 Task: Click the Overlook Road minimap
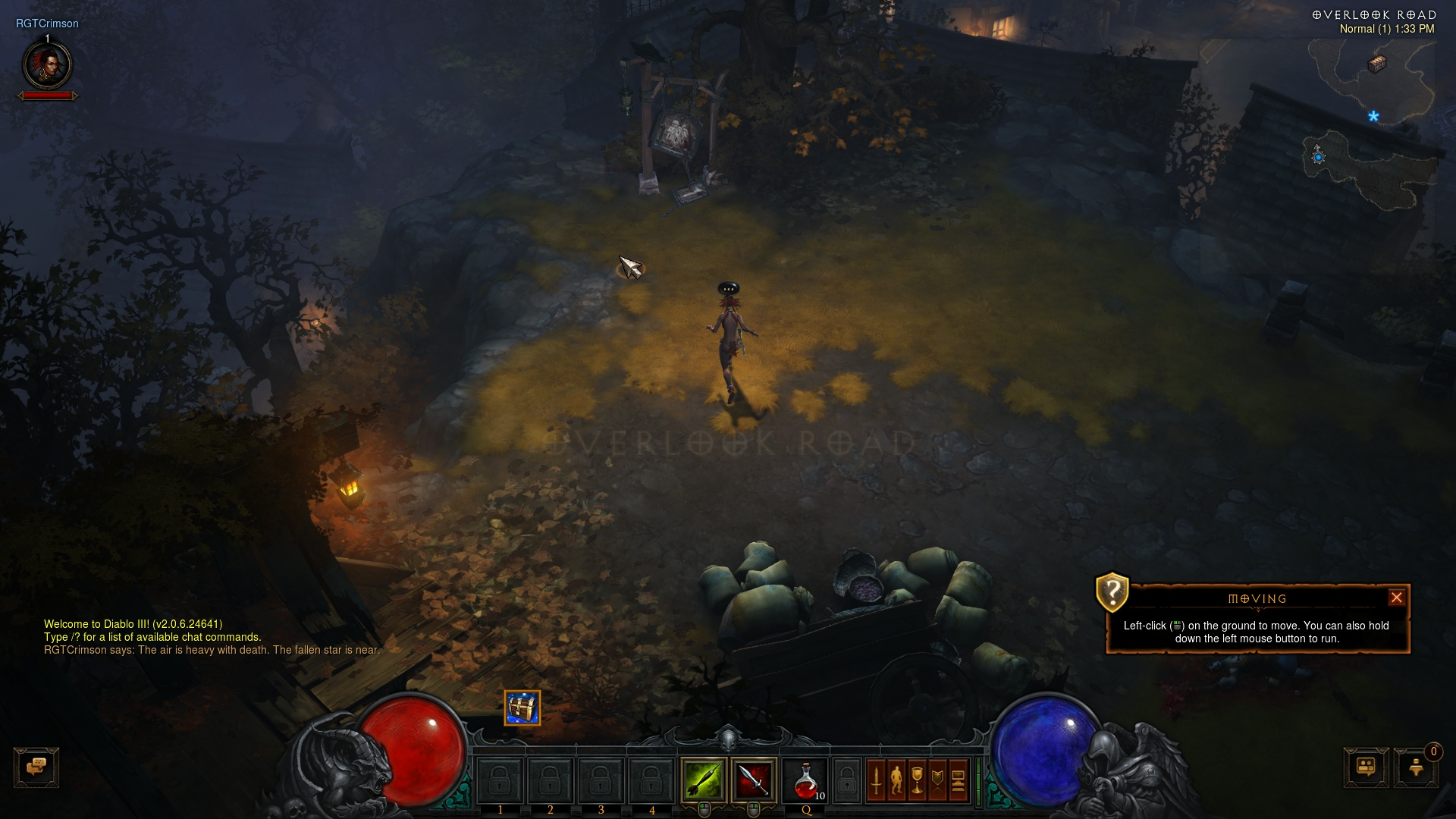[x=1373, y=121]
